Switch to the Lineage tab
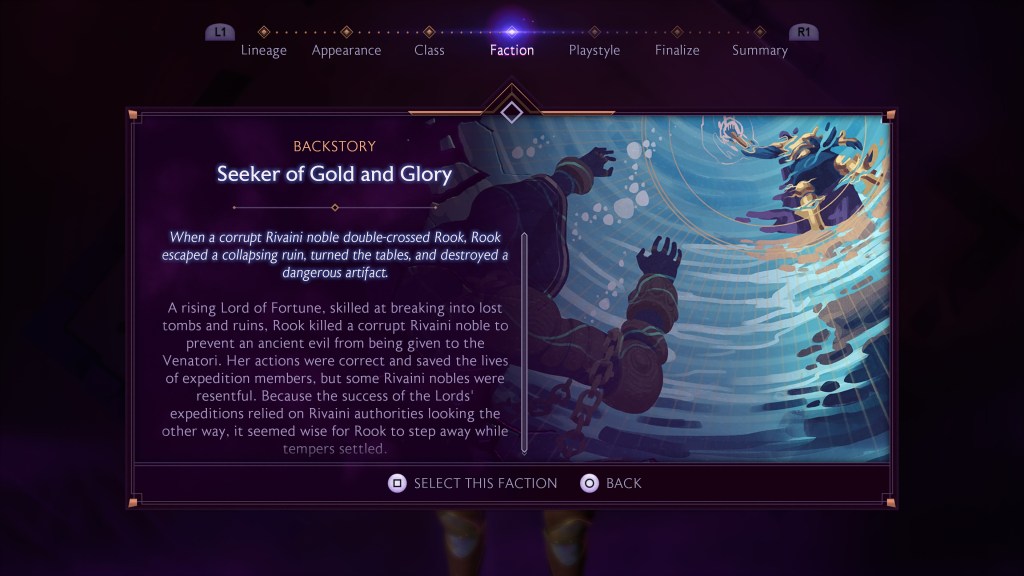Screen dimensions: 1024x576 pyautogui.click(x=263, y=50)
